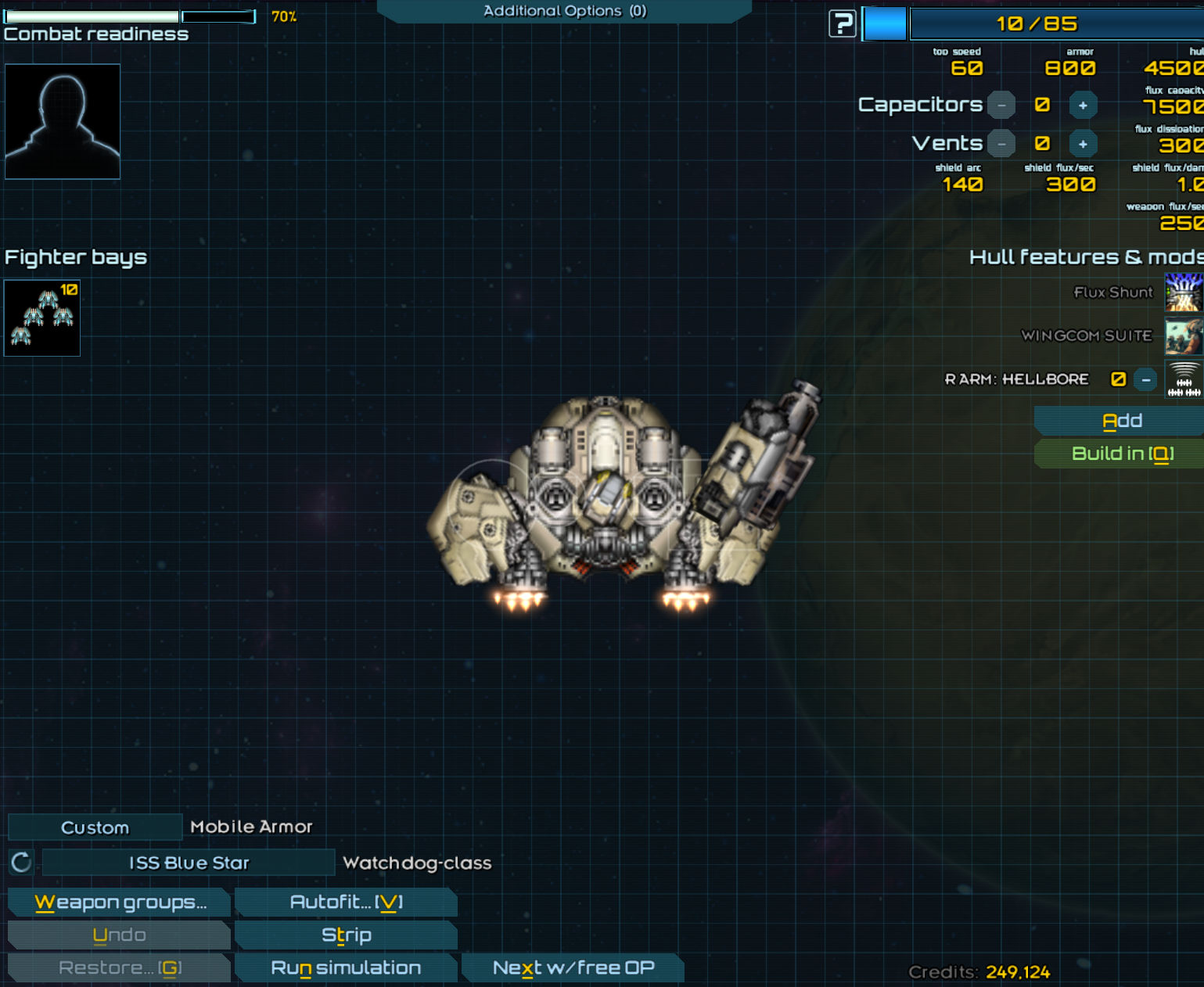Screen dimensions: 1204x987
Task: Open the Autofit dialog
Action: pyautogui.click(x=346, y=902)
